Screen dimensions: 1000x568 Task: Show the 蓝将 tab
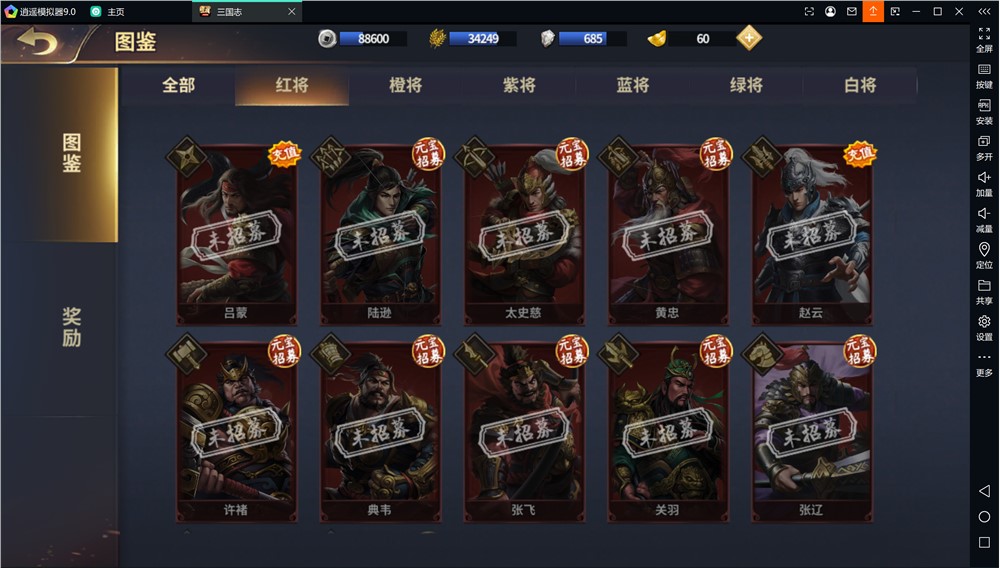[632, 86]
